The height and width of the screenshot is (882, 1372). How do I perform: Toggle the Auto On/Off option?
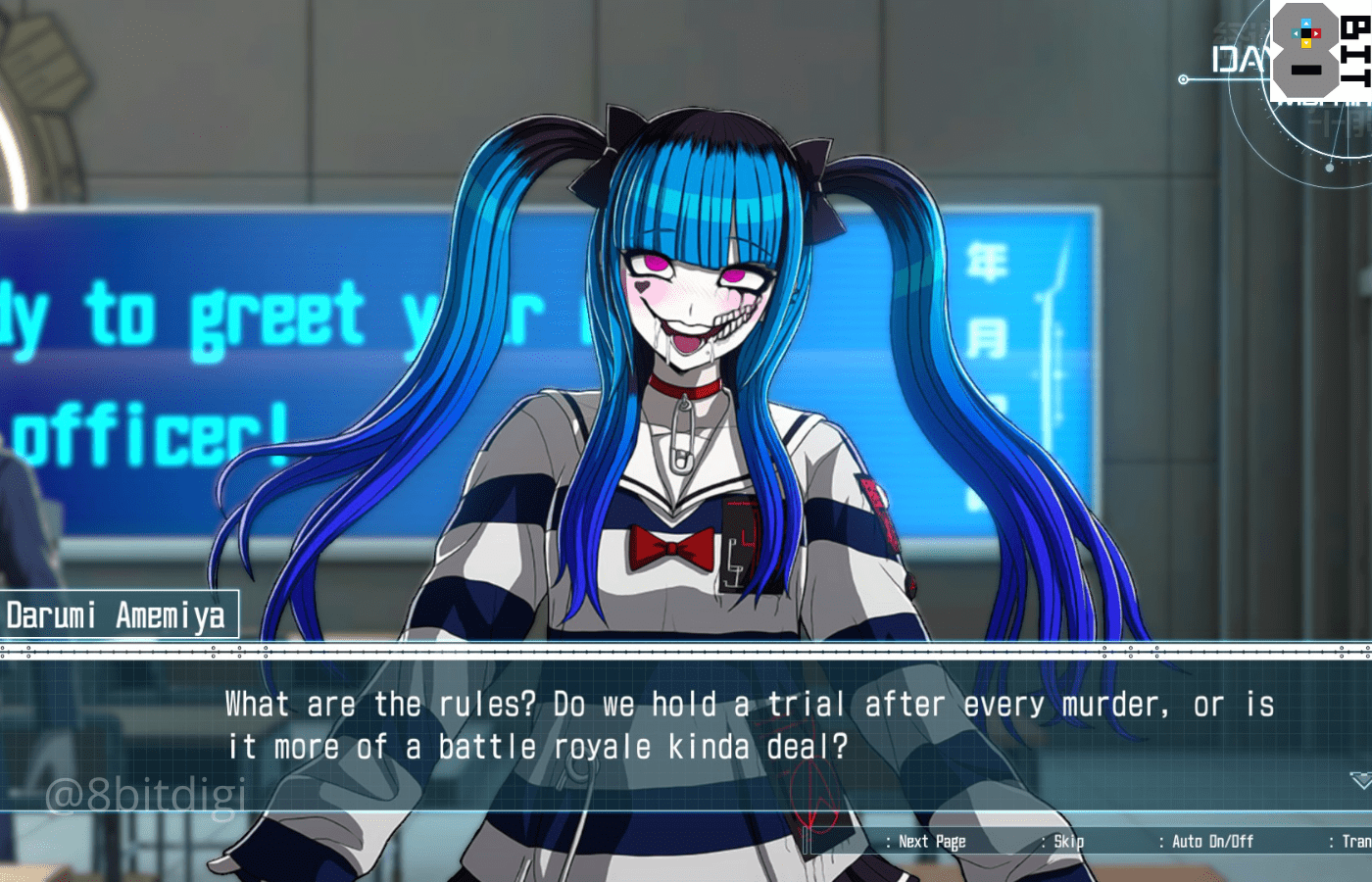pos(1211,842)
